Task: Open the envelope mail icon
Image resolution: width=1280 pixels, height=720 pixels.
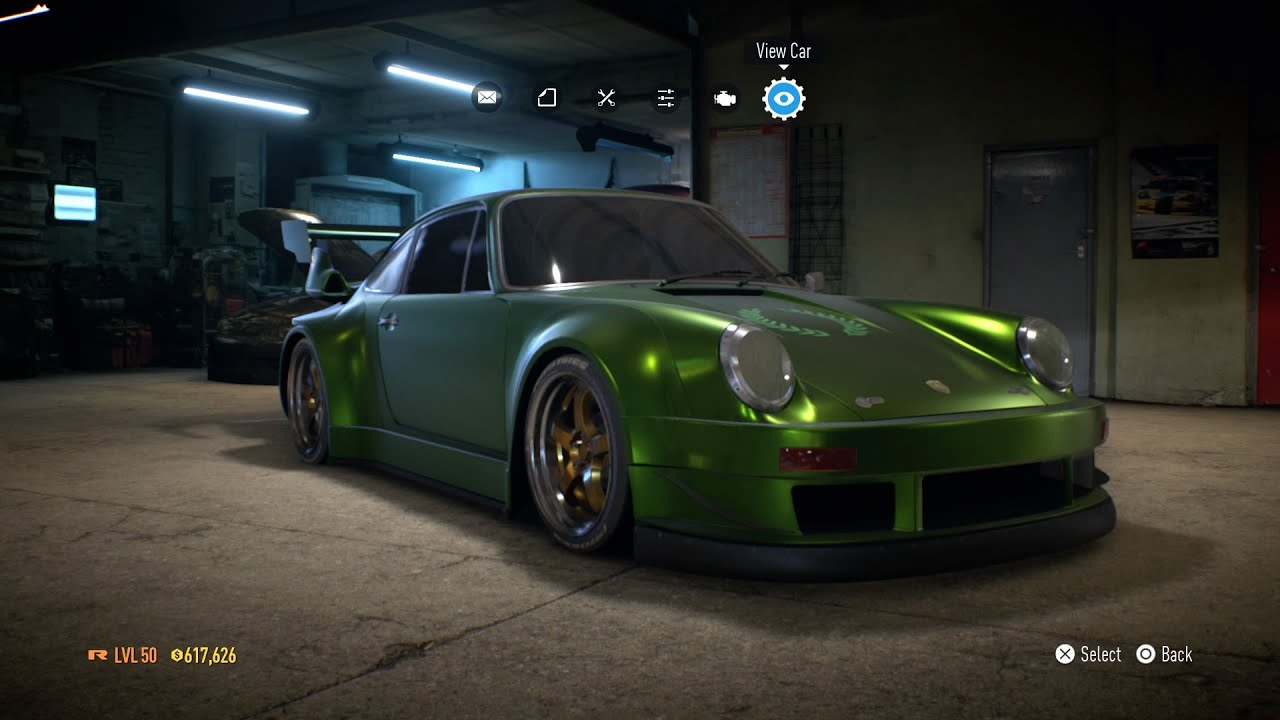Action: tap(487, 98)
